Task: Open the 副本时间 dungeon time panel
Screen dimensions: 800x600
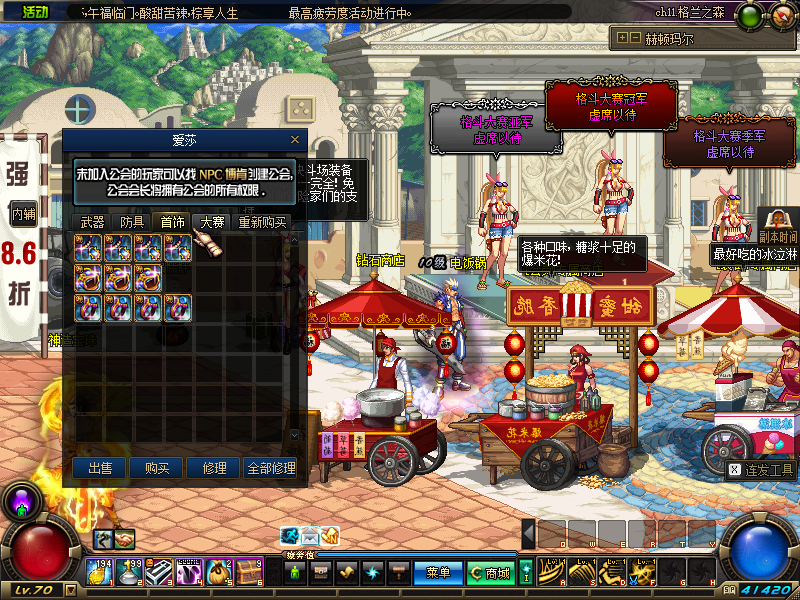Action: pos(777,229)
